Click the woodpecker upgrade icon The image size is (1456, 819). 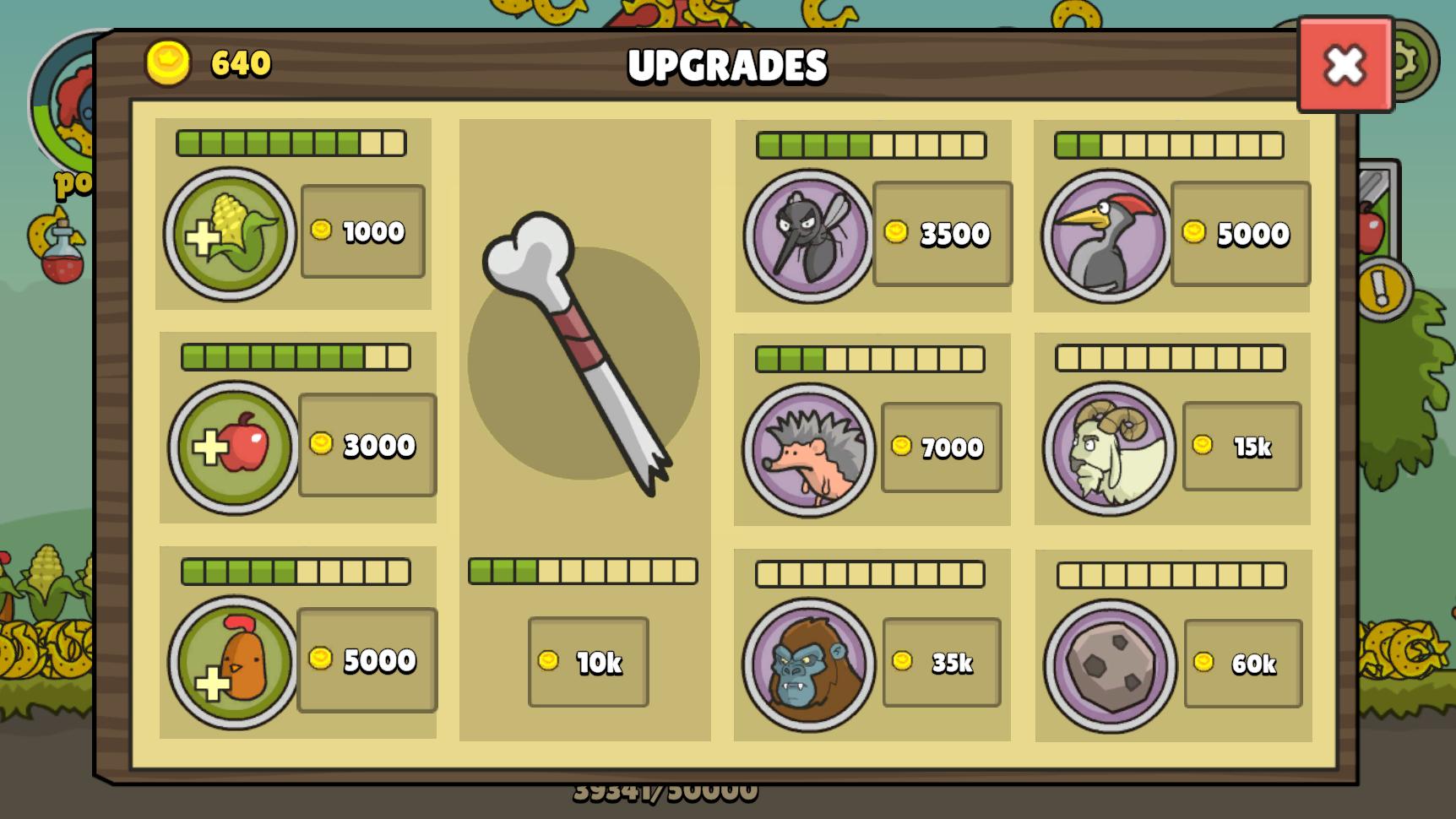1106,234
